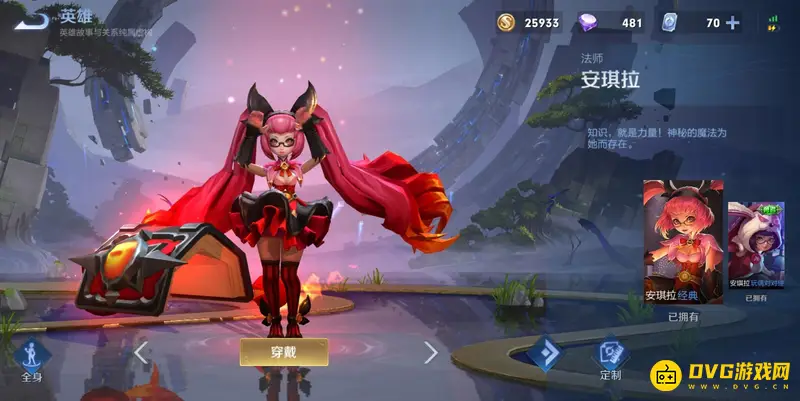Select the 安琪拉 经典 classic skin card

tap(683, 241)
